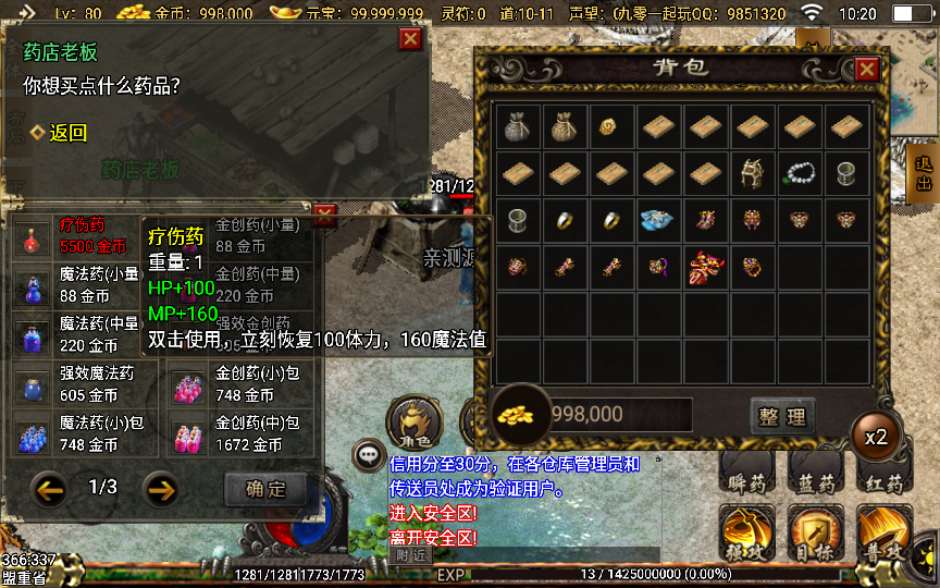This screenshot has height=588, width=940.
Task: Confirm purchase with the 确定 button
Action: pos(265,489)
